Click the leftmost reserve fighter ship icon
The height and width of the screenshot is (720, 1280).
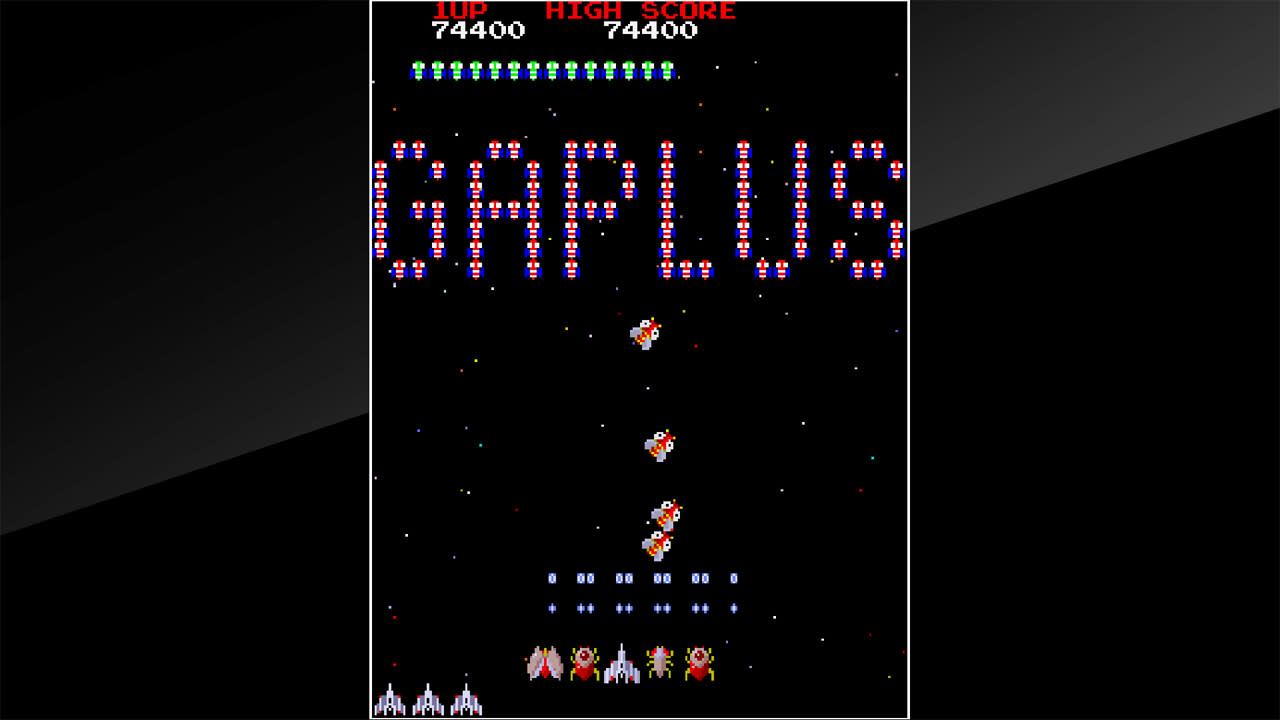[390, 700]
